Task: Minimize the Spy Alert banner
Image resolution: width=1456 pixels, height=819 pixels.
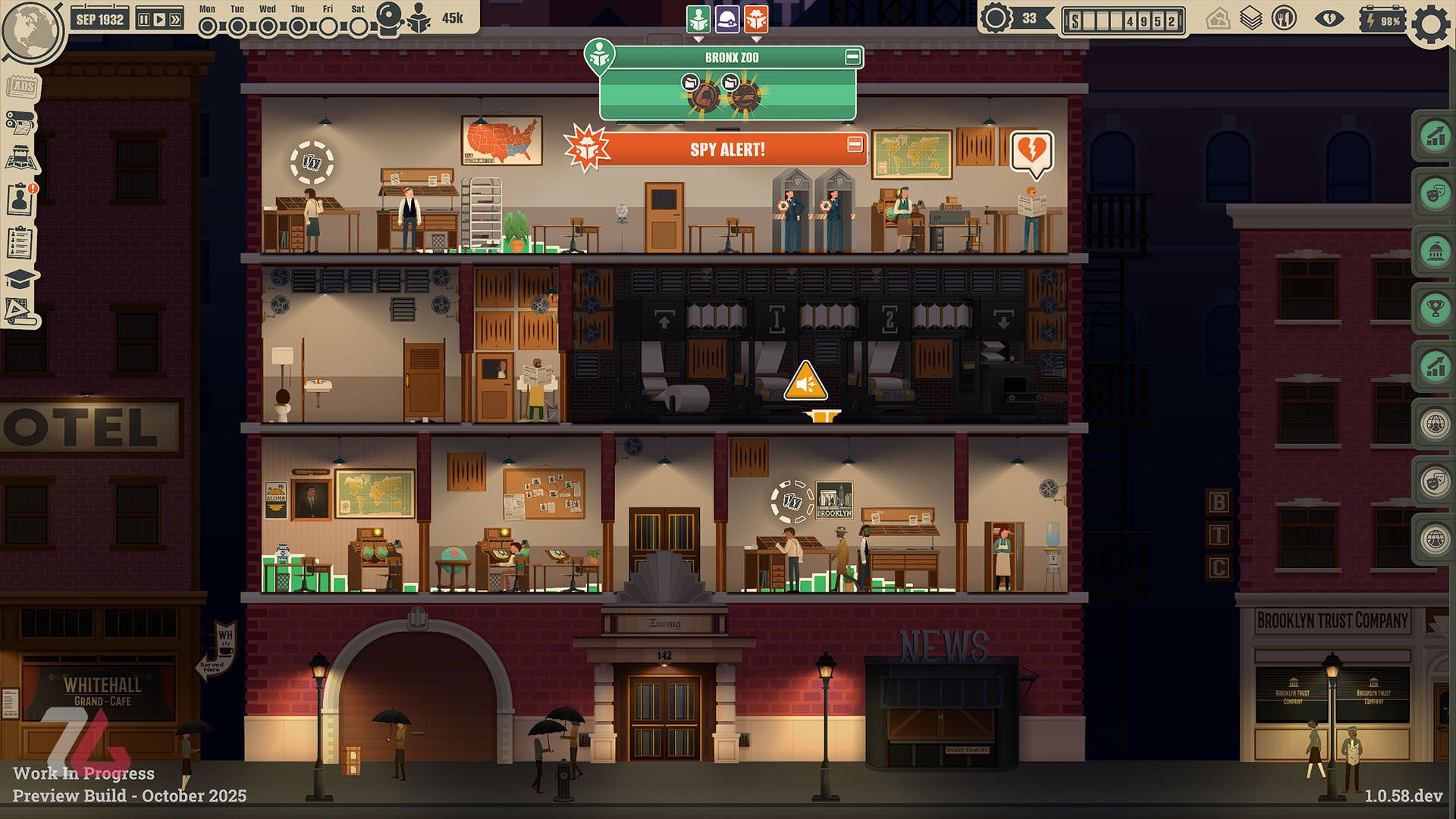Action: click(x=855, y=144)
